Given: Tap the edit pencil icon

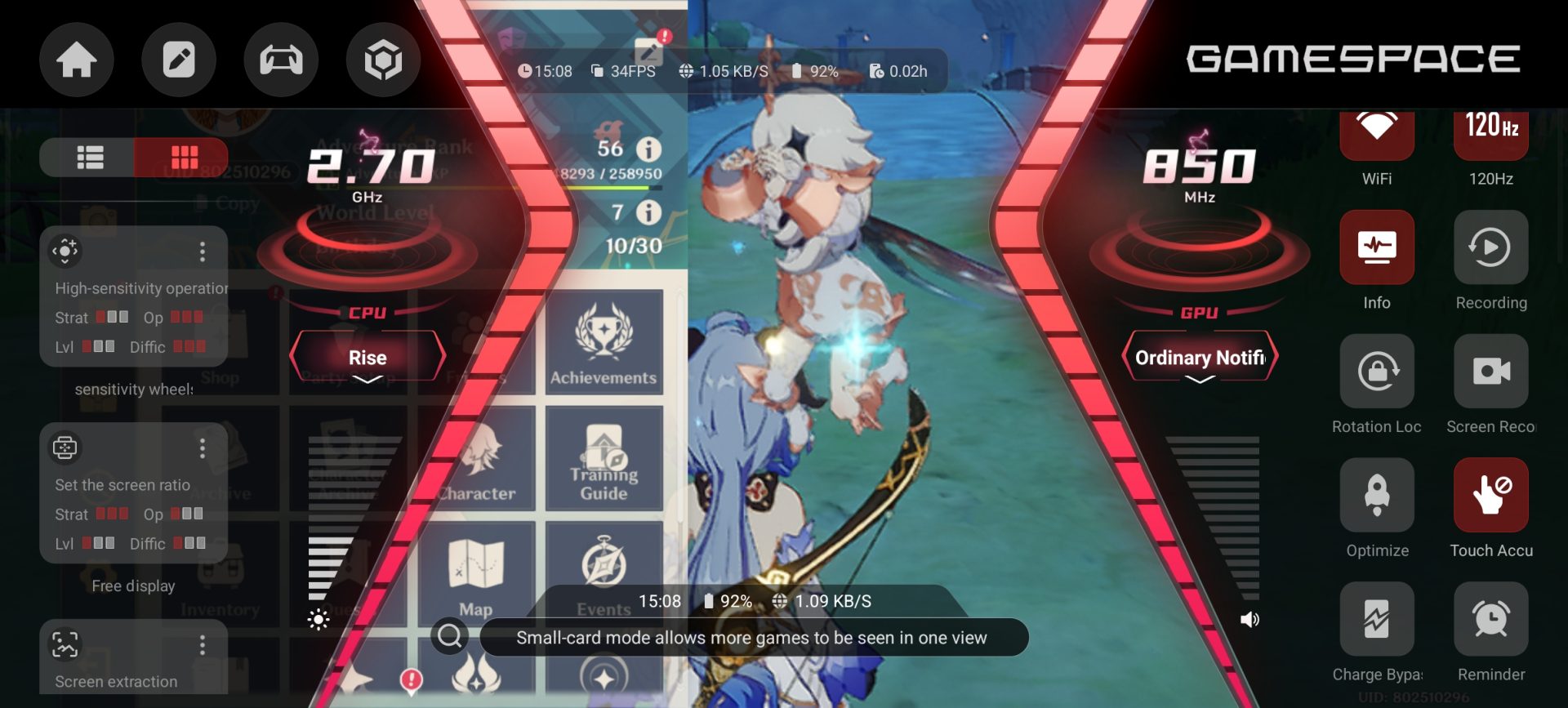Looking at the screenshot, I should pos(179,60).
